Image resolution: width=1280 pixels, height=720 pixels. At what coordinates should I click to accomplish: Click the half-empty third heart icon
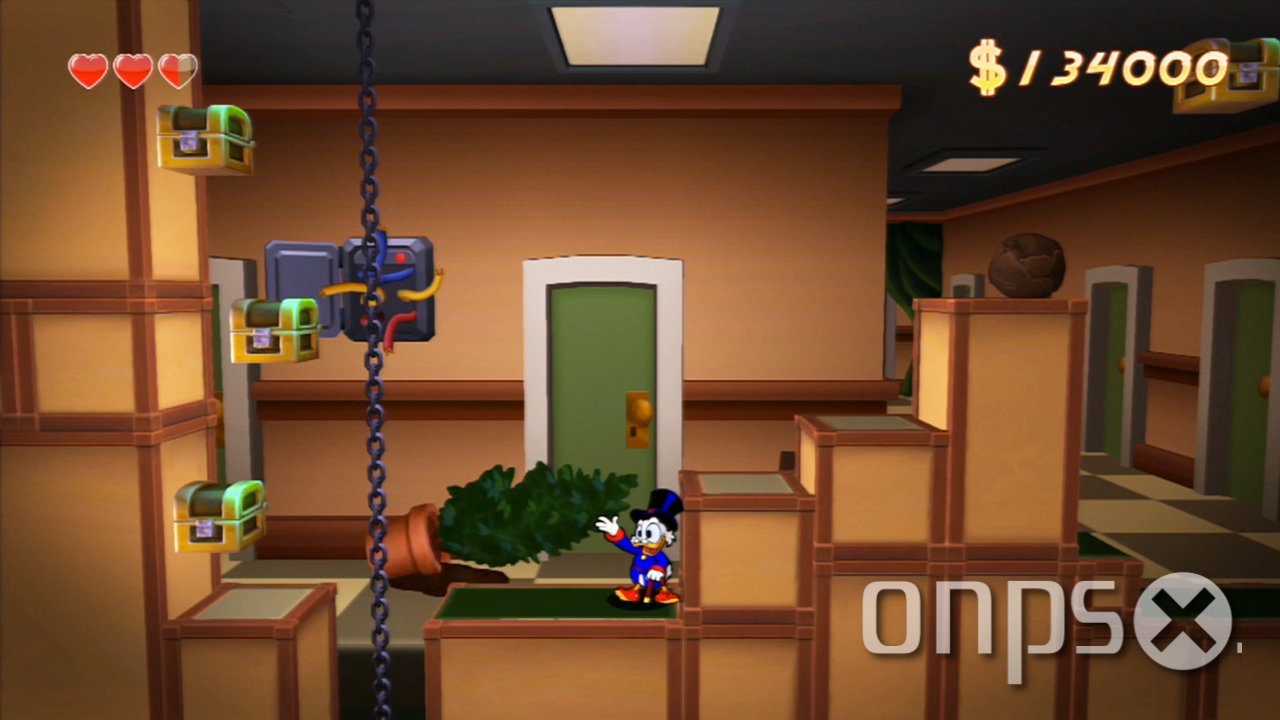pos(176,70)
